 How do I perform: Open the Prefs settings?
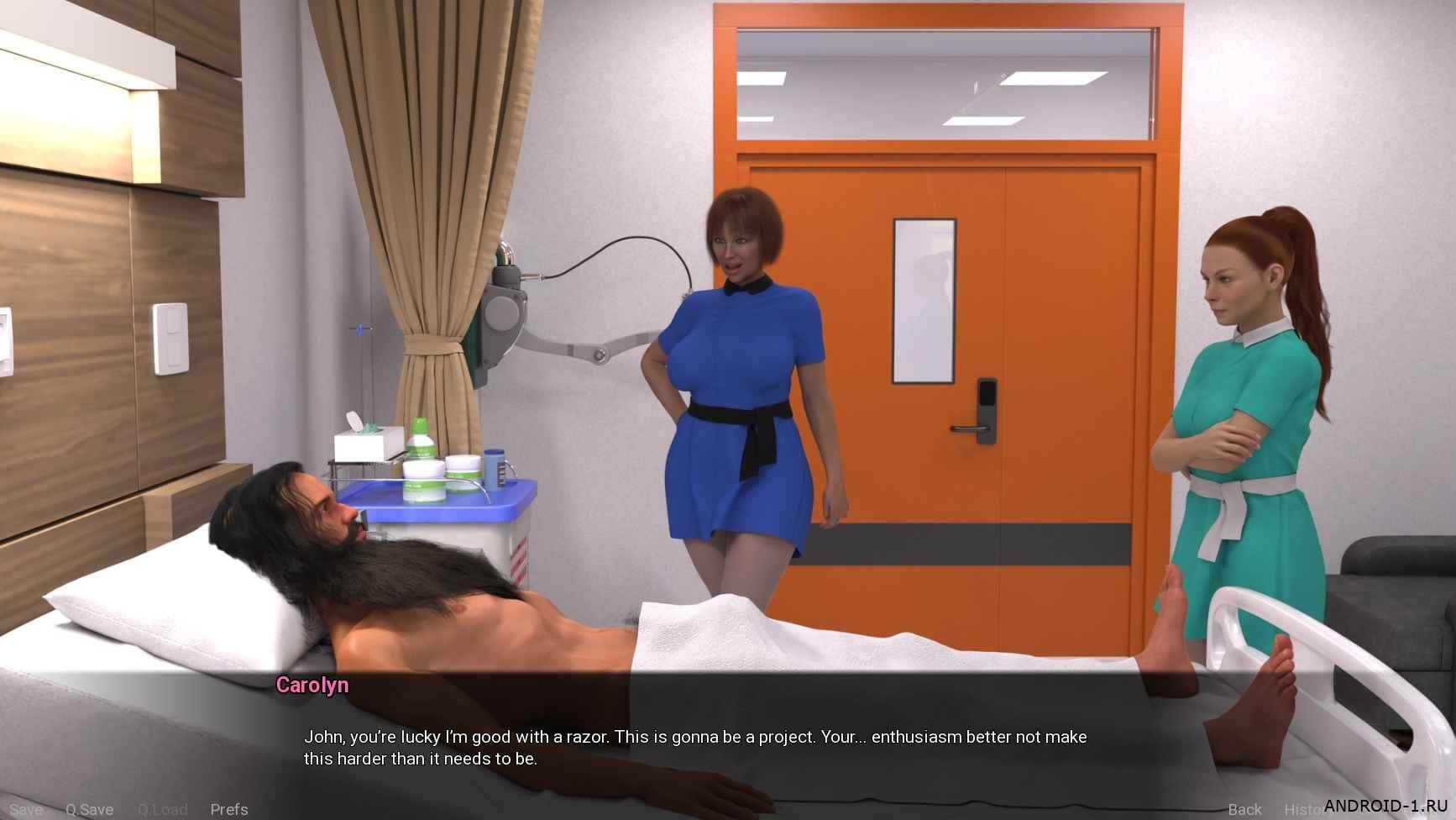click(229, 809)
